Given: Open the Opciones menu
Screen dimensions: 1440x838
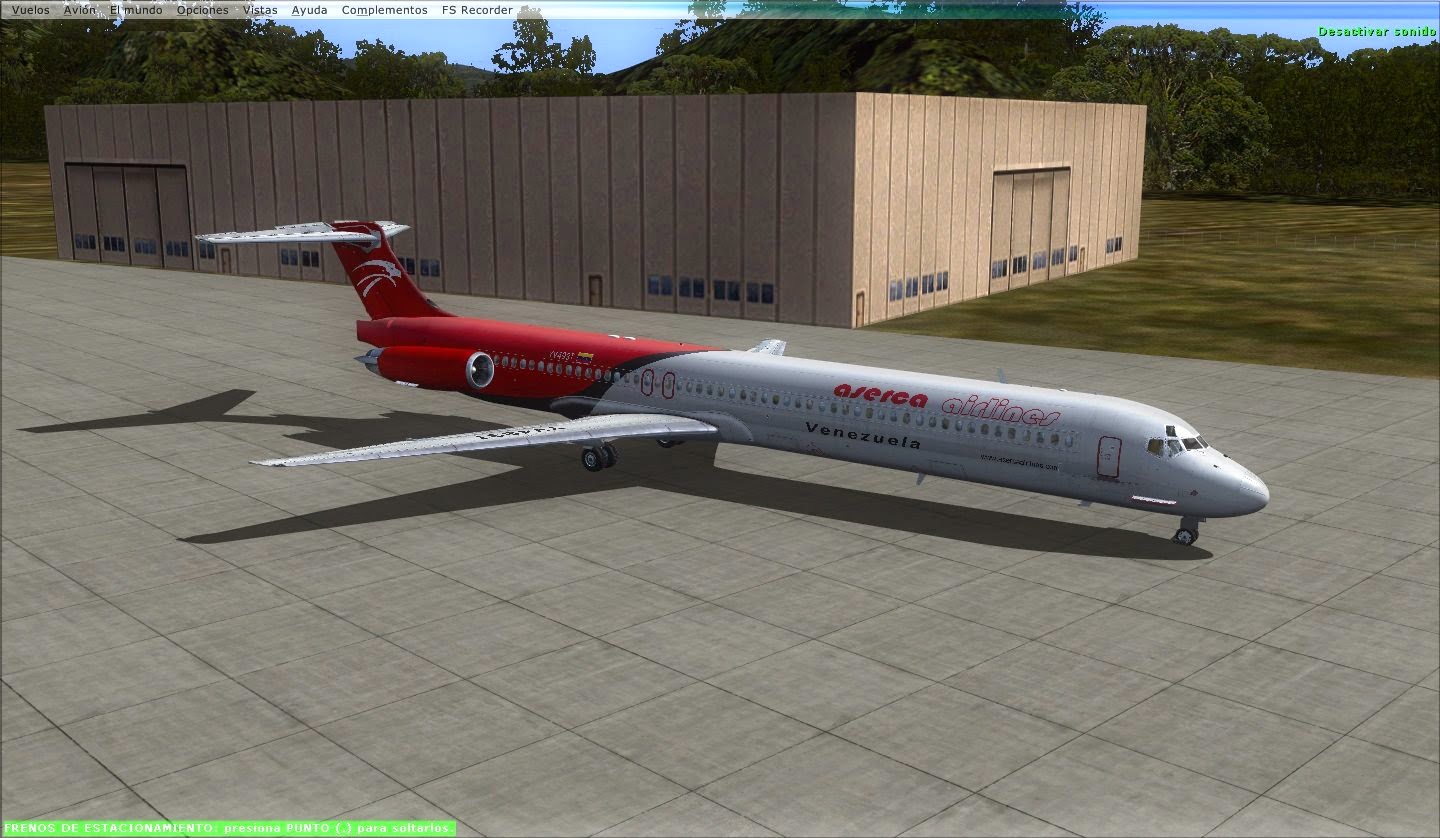Looking at the screenshot, I should click(x=200, y=9).
